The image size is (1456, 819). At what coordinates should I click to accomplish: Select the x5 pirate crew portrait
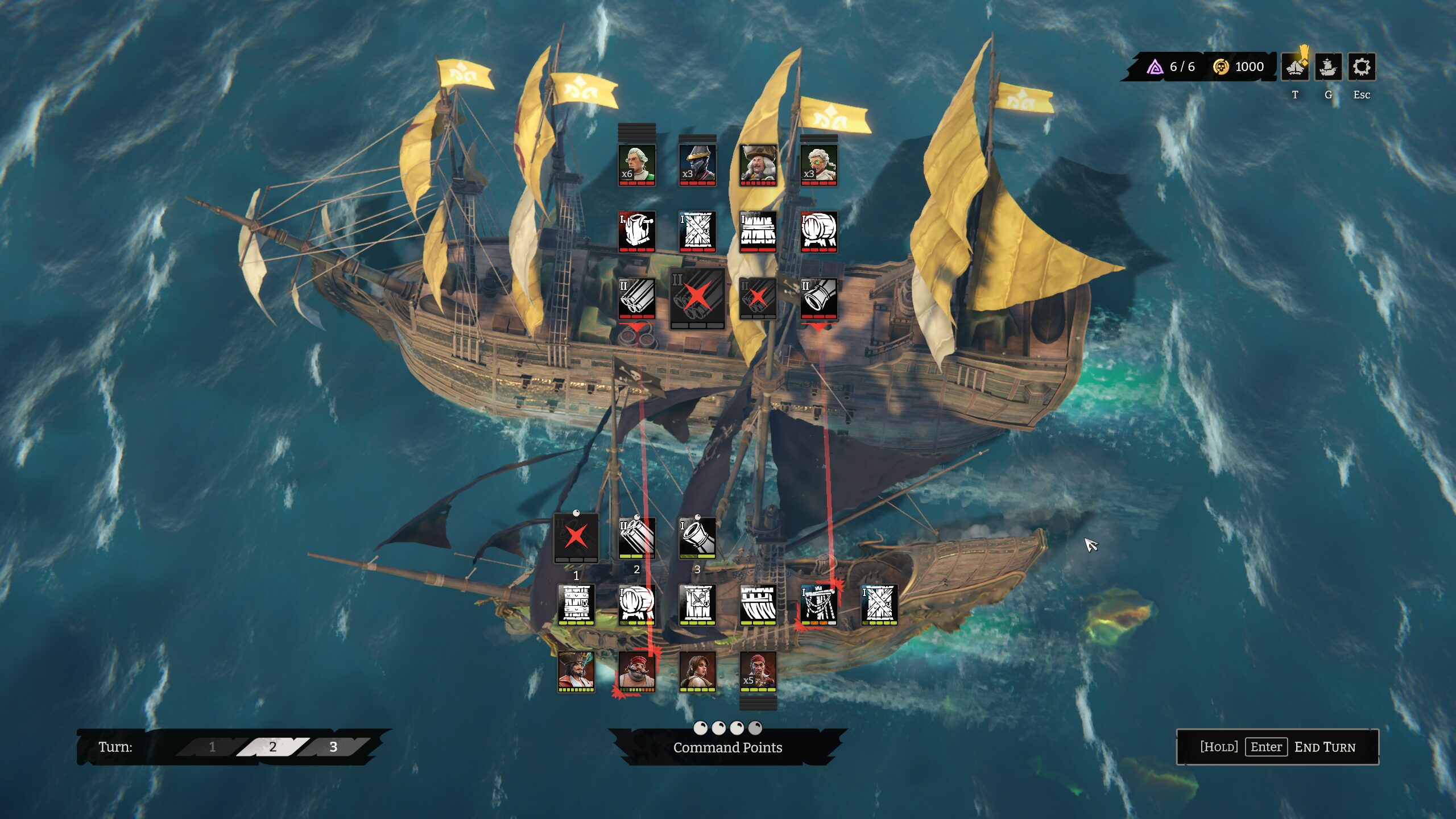[x=758, y=671]
